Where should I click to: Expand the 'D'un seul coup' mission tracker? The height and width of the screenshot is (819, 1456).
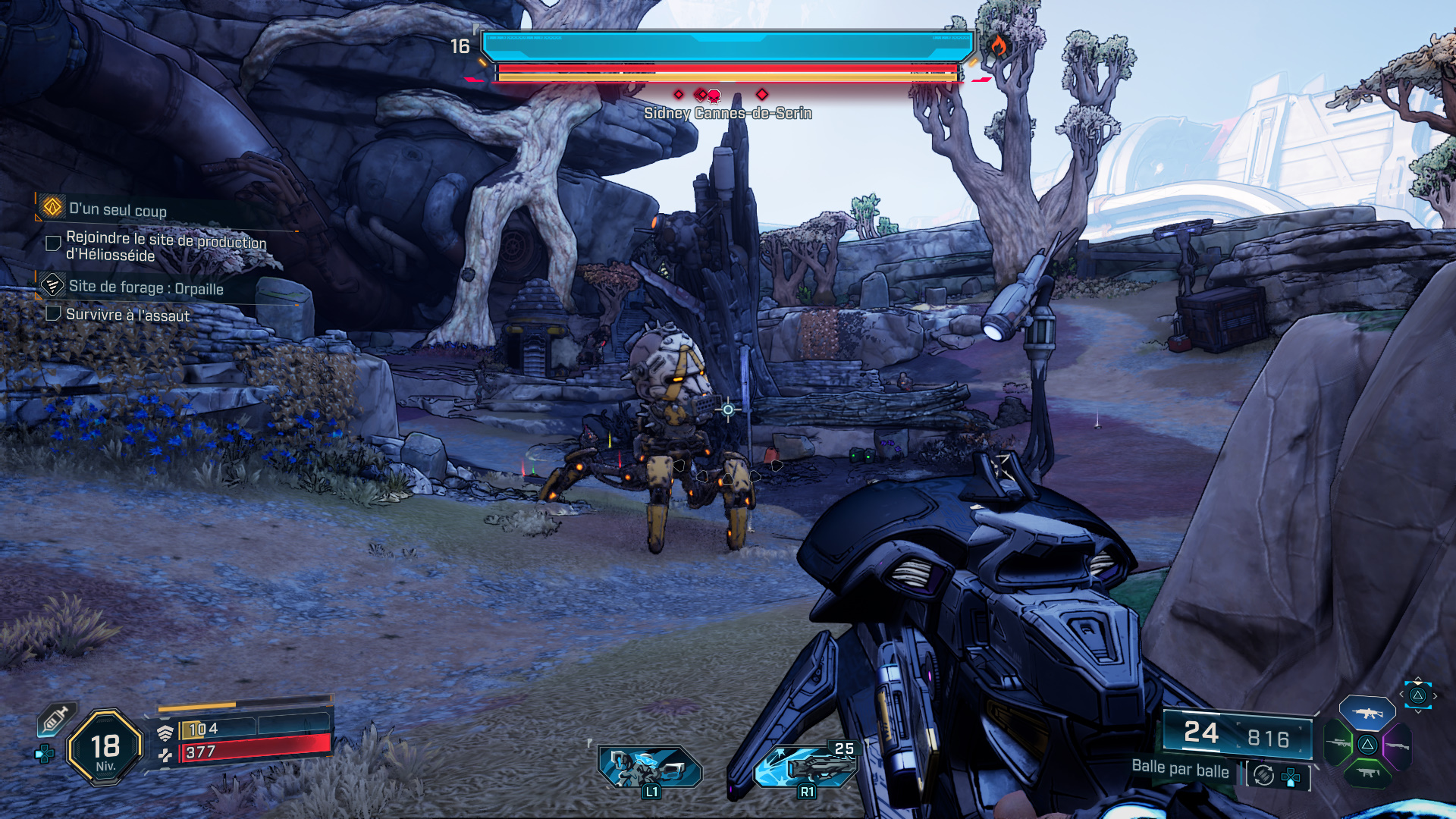pyautogui.click(x=118, y=211)
